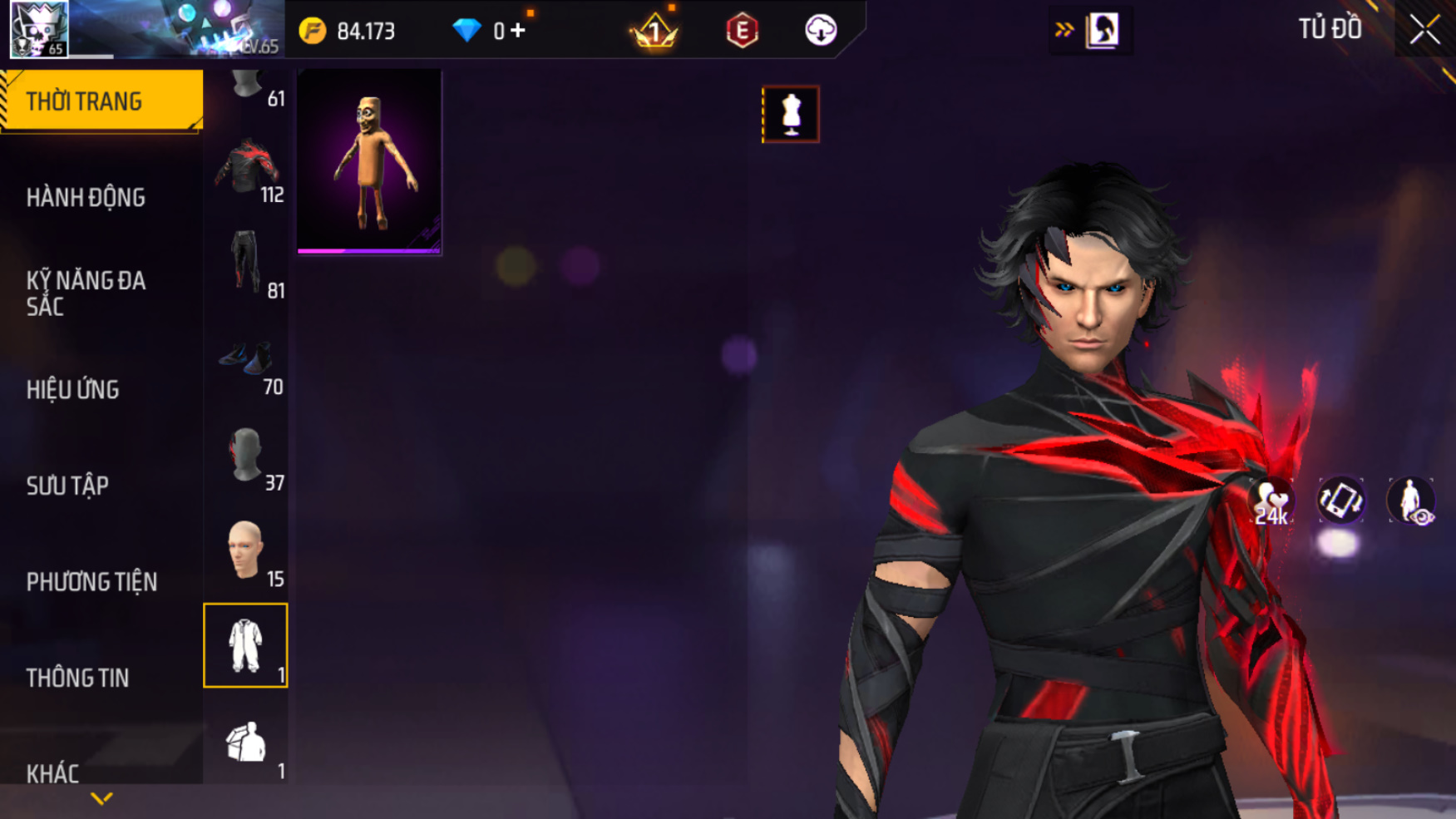This screenshot has width=1456, height=819.
Task: Choose the red-black jacket category with 112 items
Action: [246, 168]
